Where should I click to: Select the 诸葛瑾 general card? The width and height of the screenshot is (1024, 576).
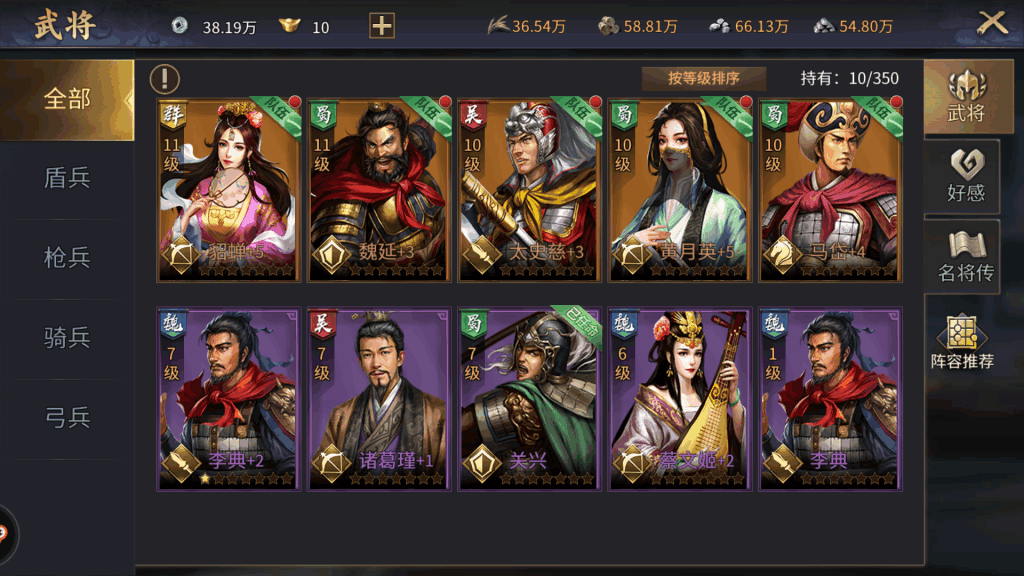(x=379, y=399)
